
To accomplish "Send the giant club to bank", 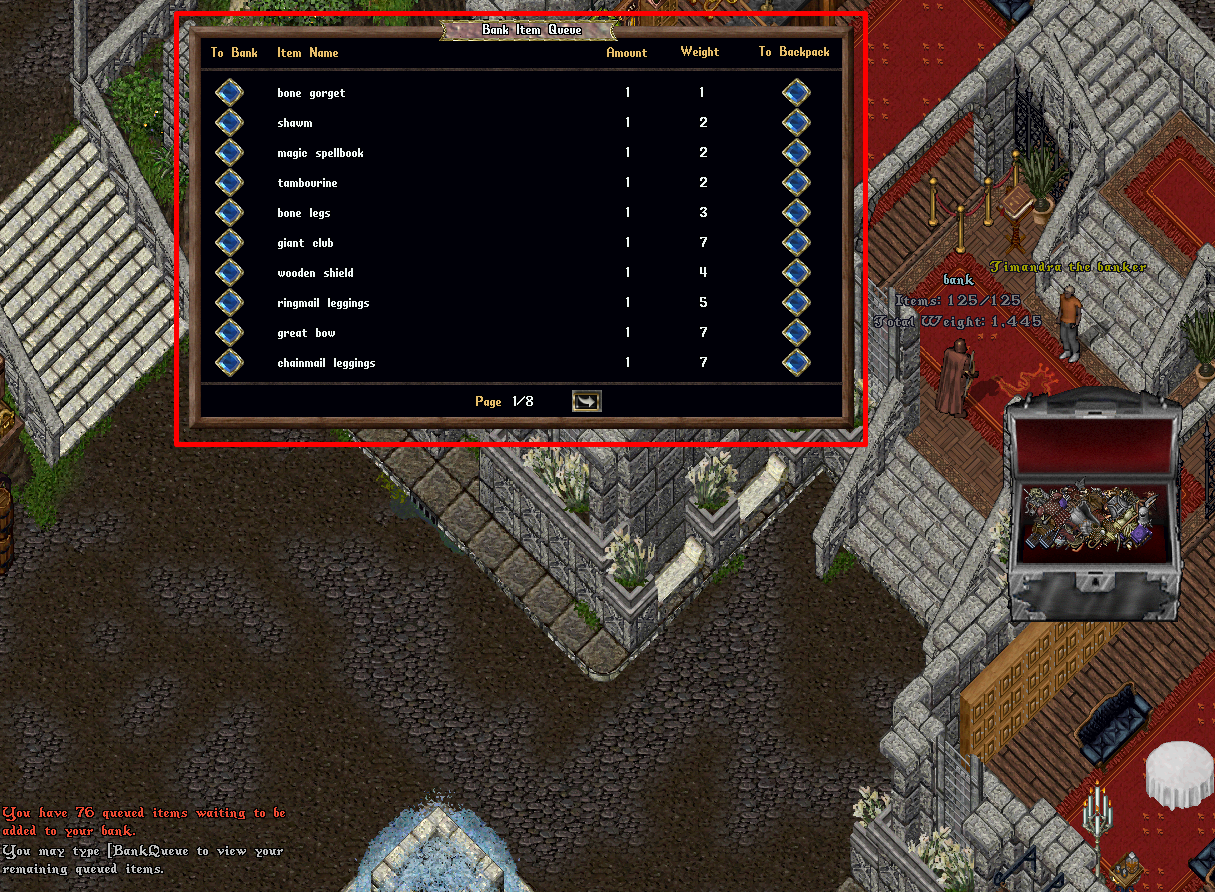I will (x=229, y=243).
